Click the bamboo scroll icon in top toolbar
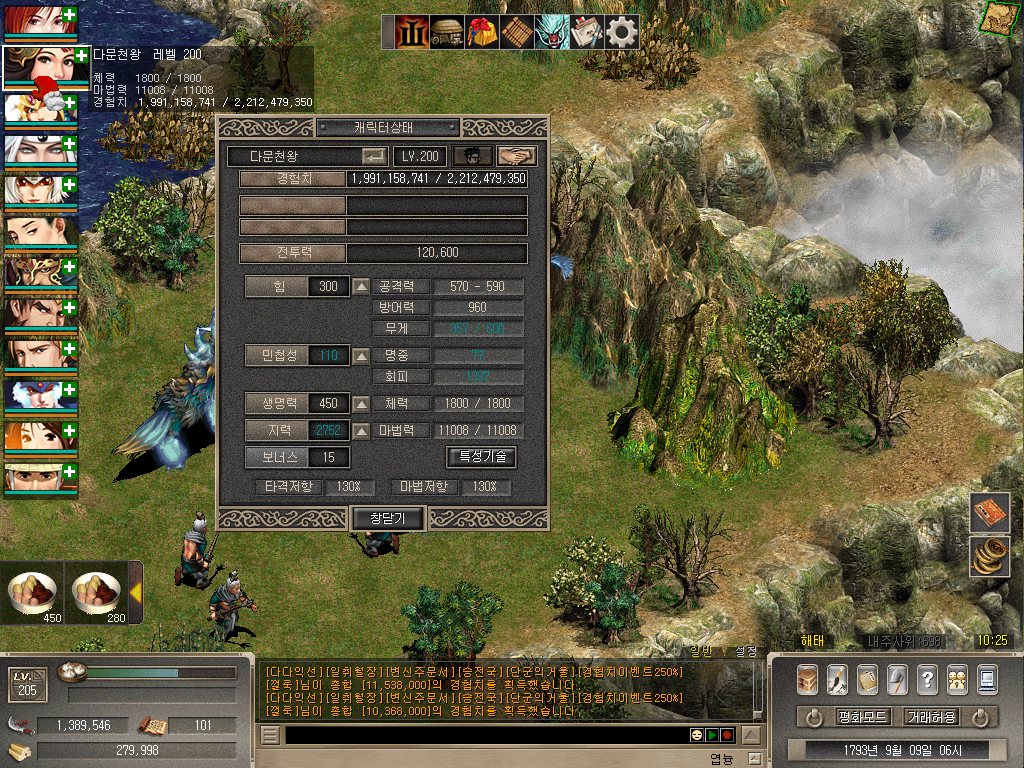 click(517, 32)
